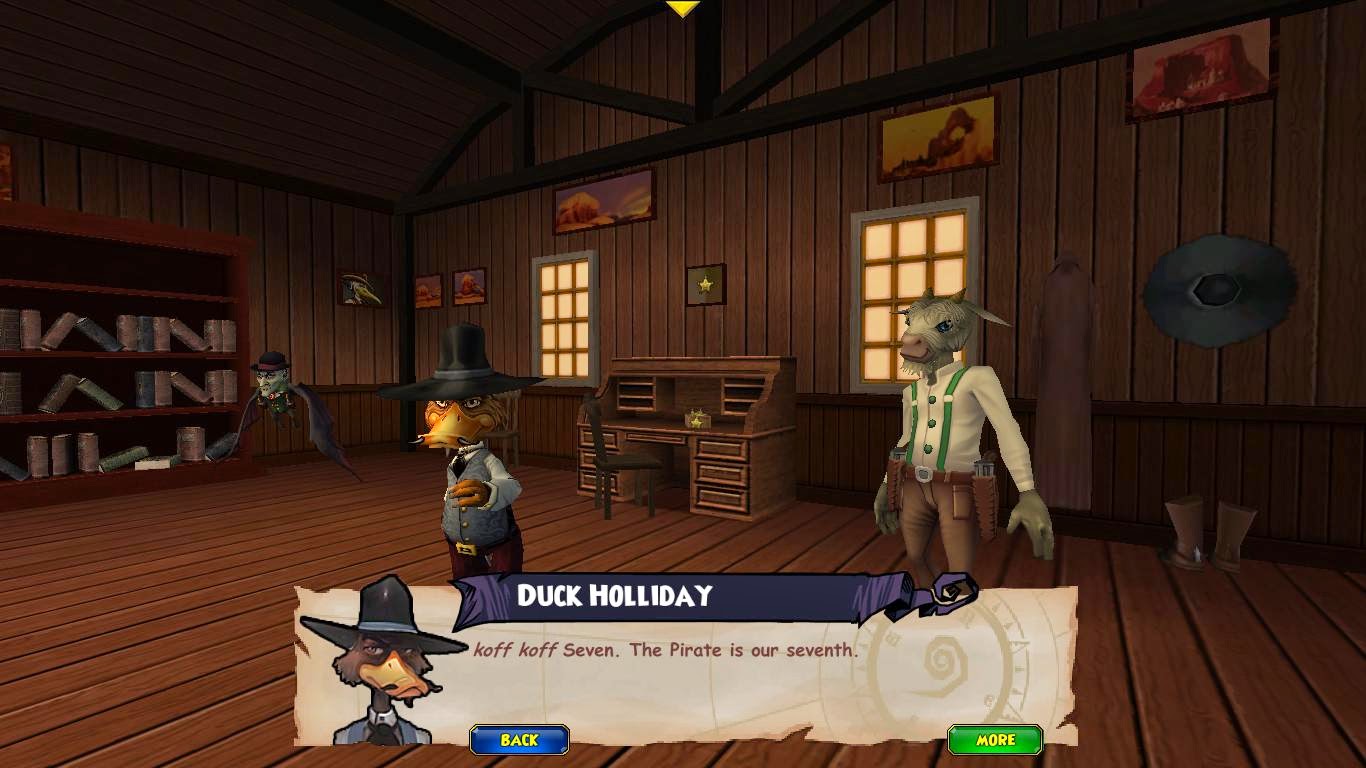Go back with the blue BACK button
Image resolution: width=1366 pixels, height=768 pixels.
point(519,740)
